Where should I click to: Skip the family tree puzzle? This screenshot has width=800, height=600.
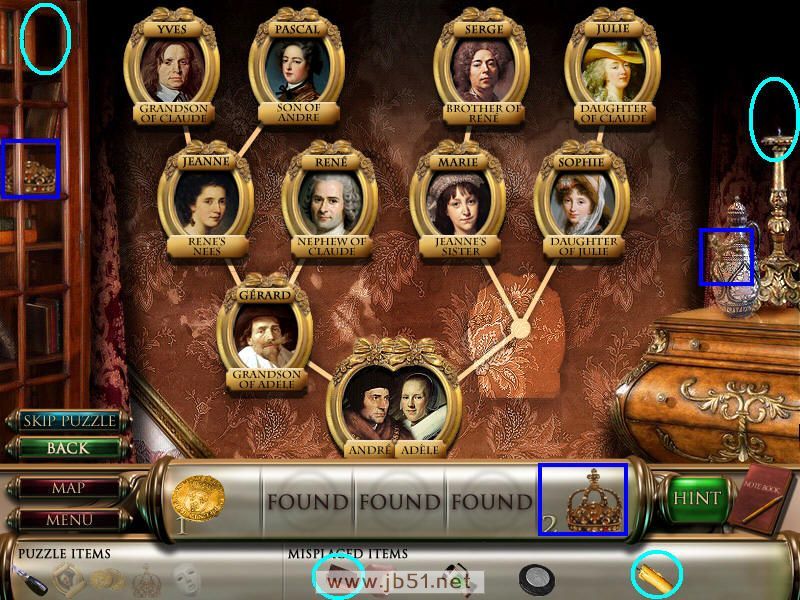click(x=69, y=421)
